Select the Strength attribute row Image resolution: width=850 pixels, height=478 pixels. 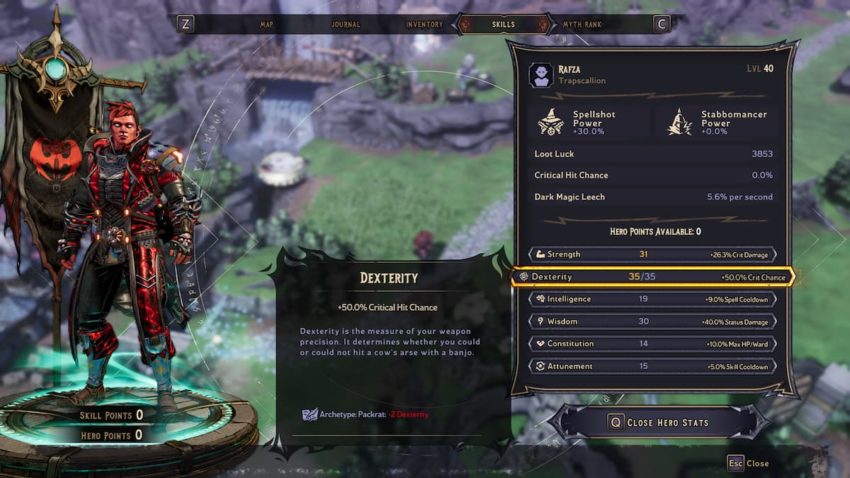tap(652, 255)
